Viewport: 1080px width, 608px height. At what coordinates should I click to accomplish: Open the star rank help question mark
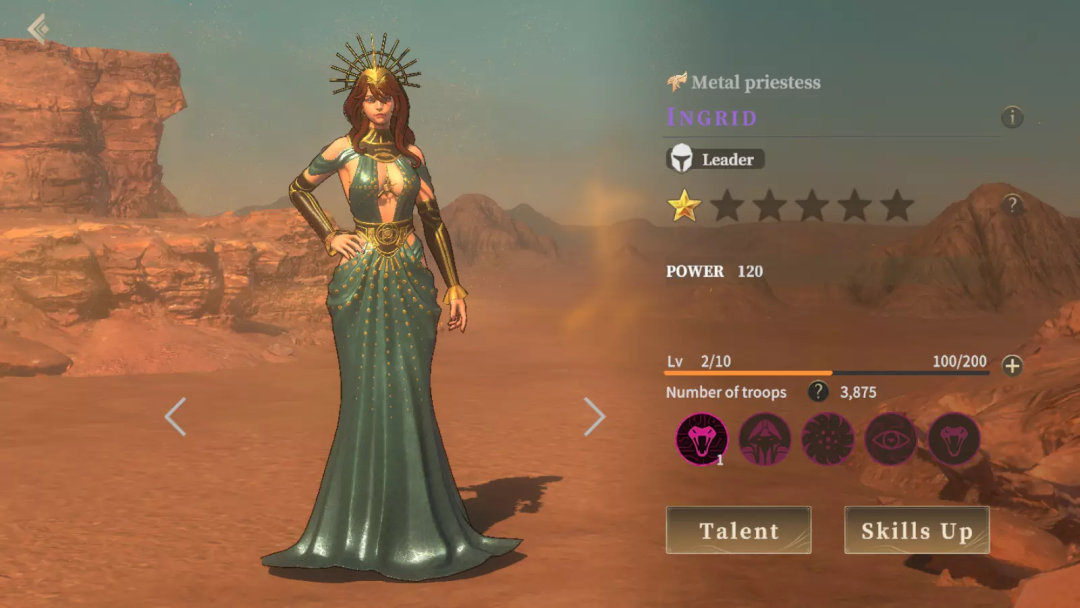coord(1013,205)
